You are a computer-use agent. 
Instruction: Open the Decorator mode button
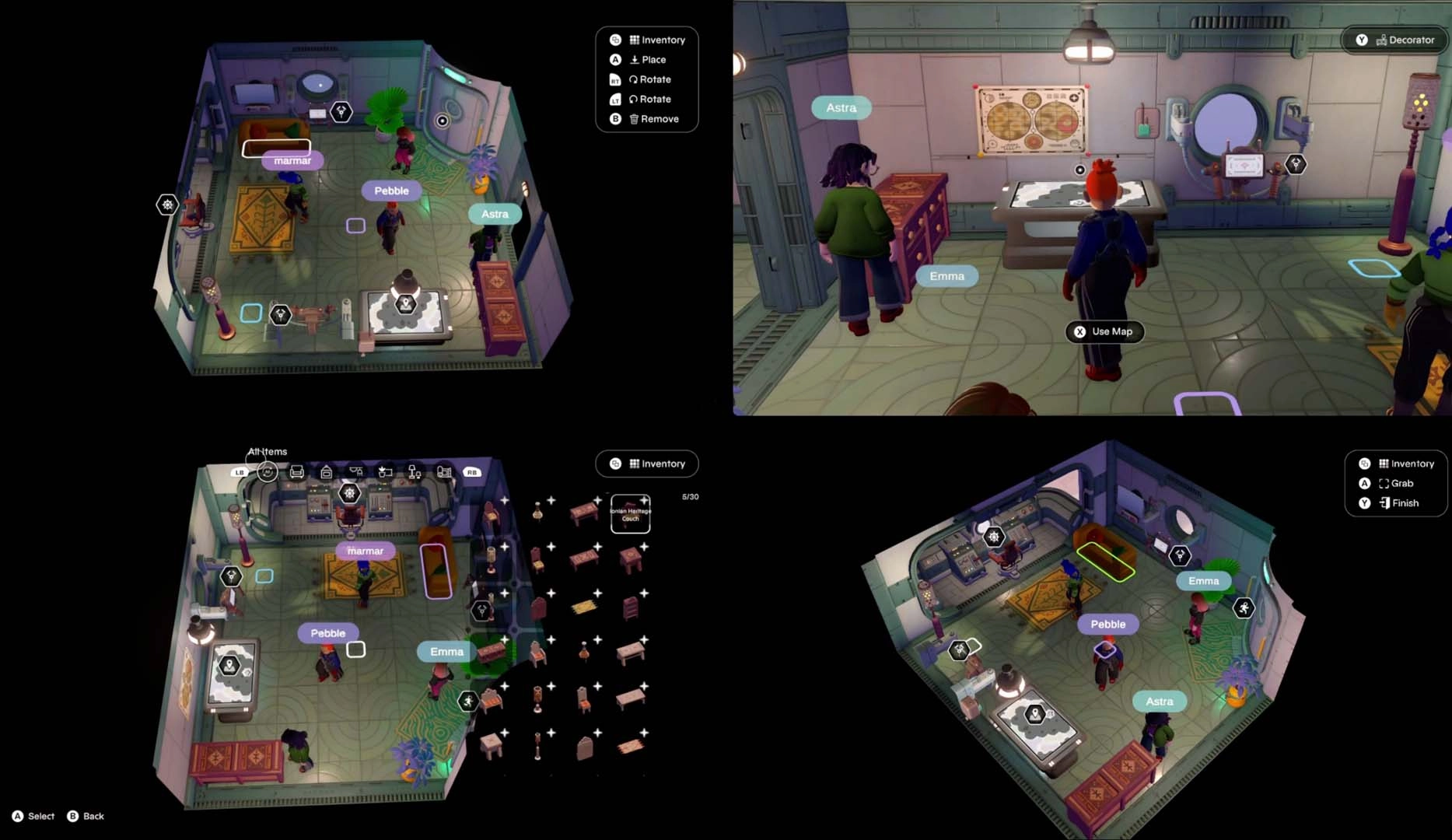1394,40
